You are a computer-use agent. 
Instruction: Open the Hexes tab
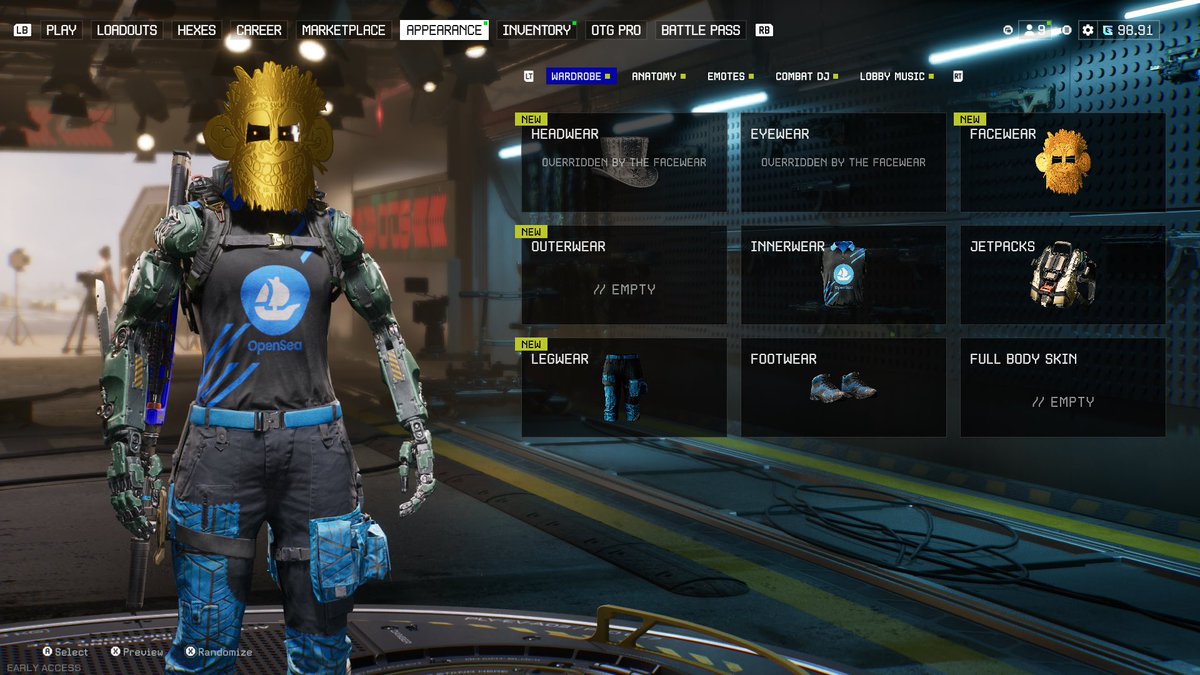point(196,30)
